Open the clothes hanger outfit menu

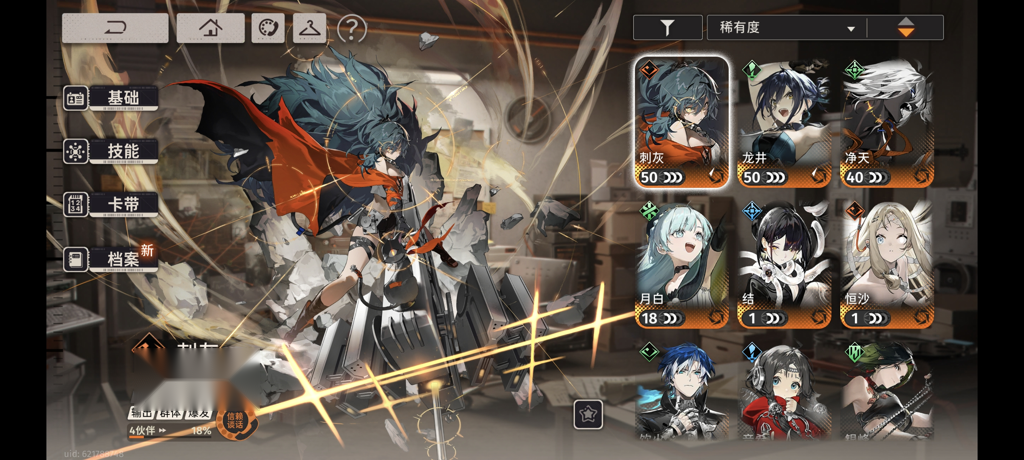tap(309, 28)
